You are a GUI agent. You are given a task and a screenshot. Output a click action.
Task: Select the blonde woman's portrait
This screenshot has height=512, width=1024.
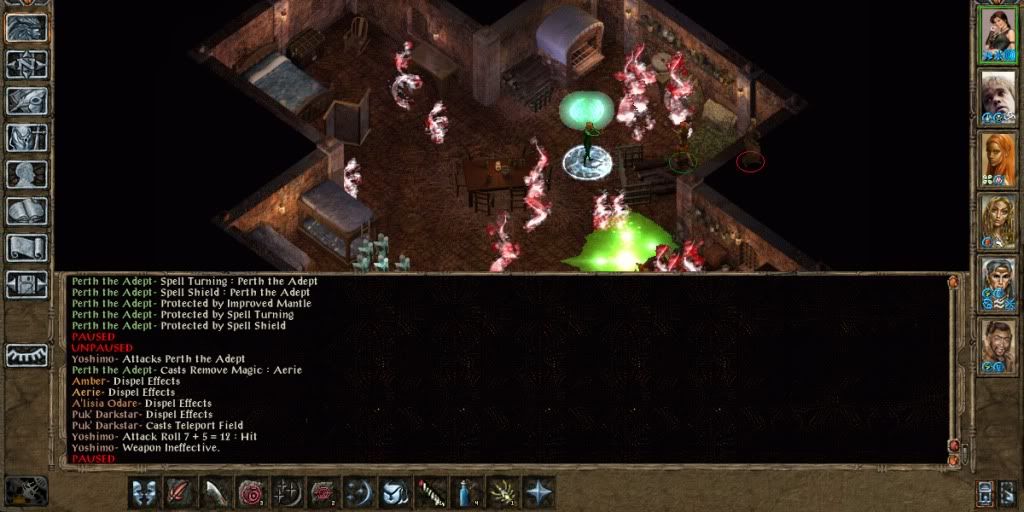pos(996,221)
